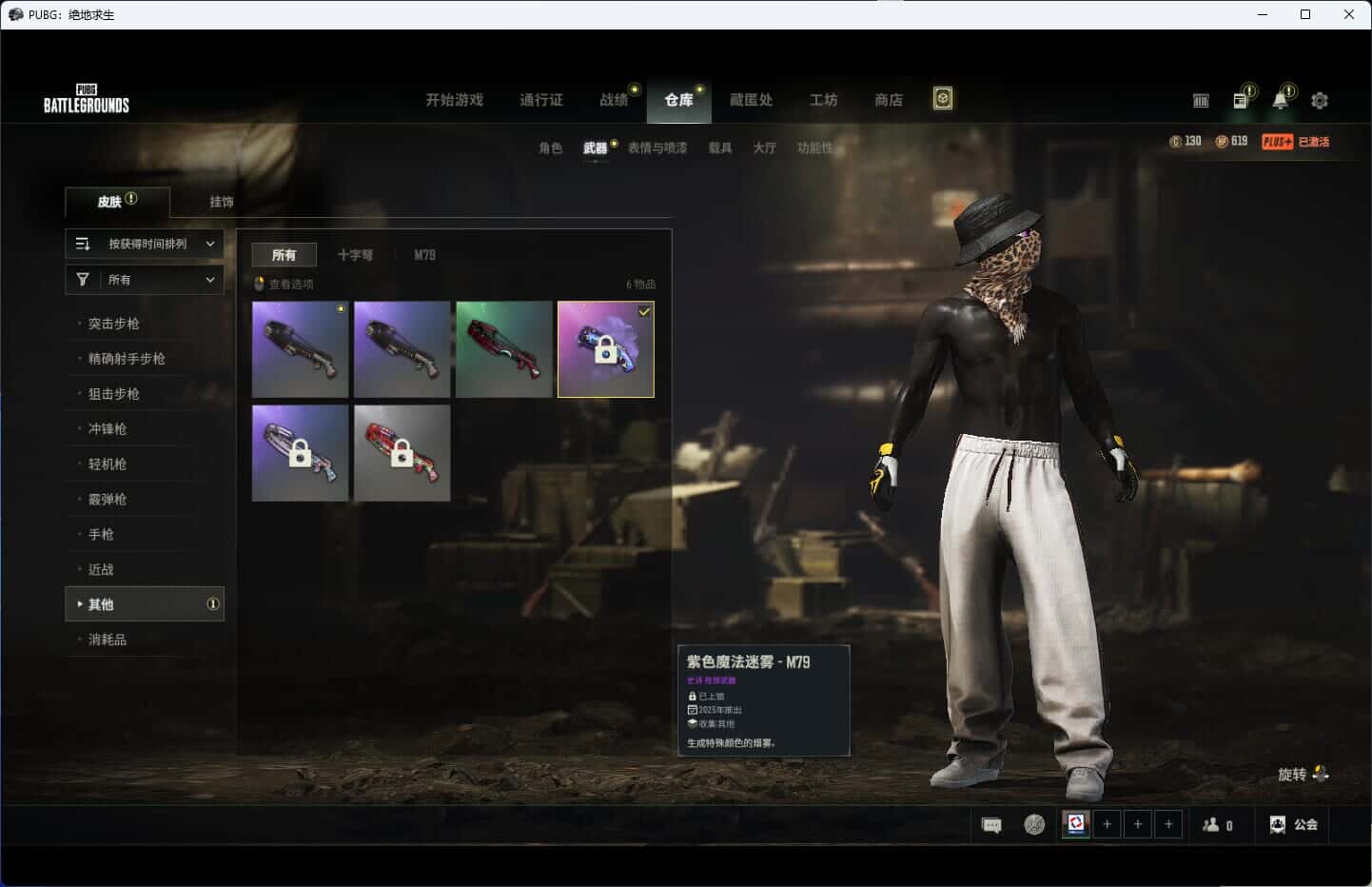Open the 商店 store tab
Viewport: 1372px width, 887px height.
coord(888,100)
